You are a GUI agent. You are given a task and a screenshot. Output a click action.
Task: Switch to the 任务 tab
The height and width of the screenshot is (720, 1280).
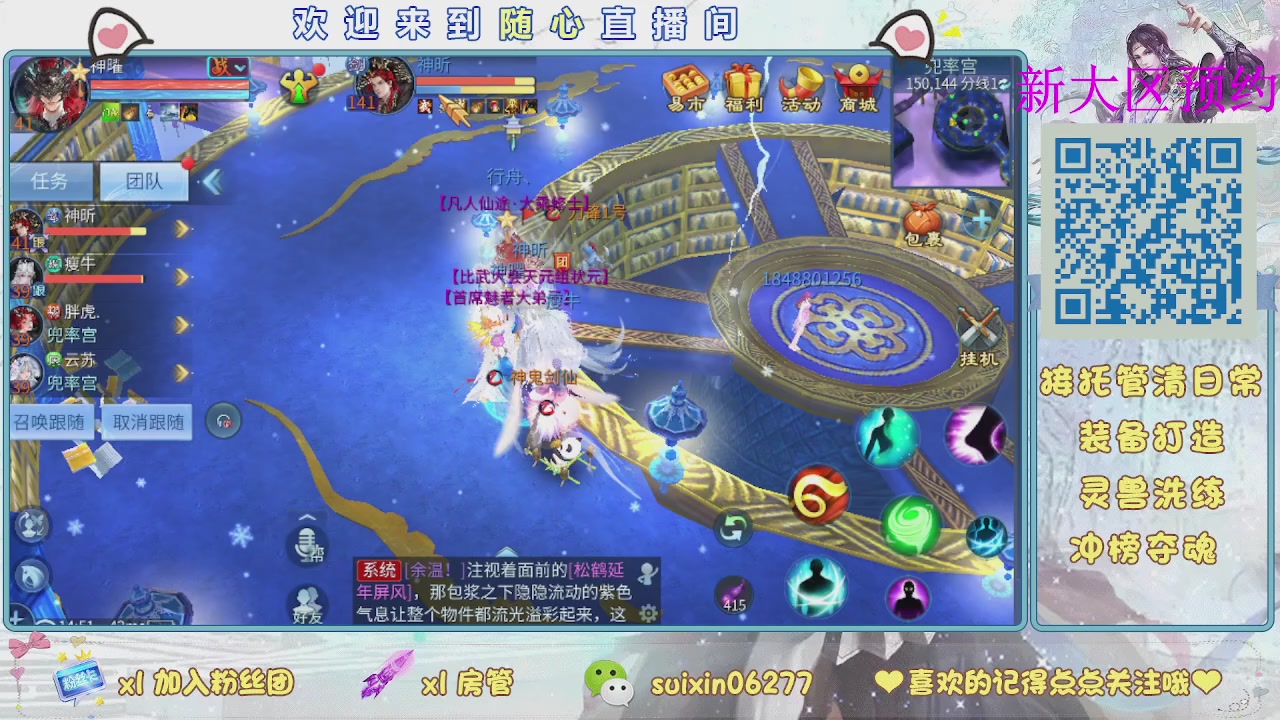(50, 180)
